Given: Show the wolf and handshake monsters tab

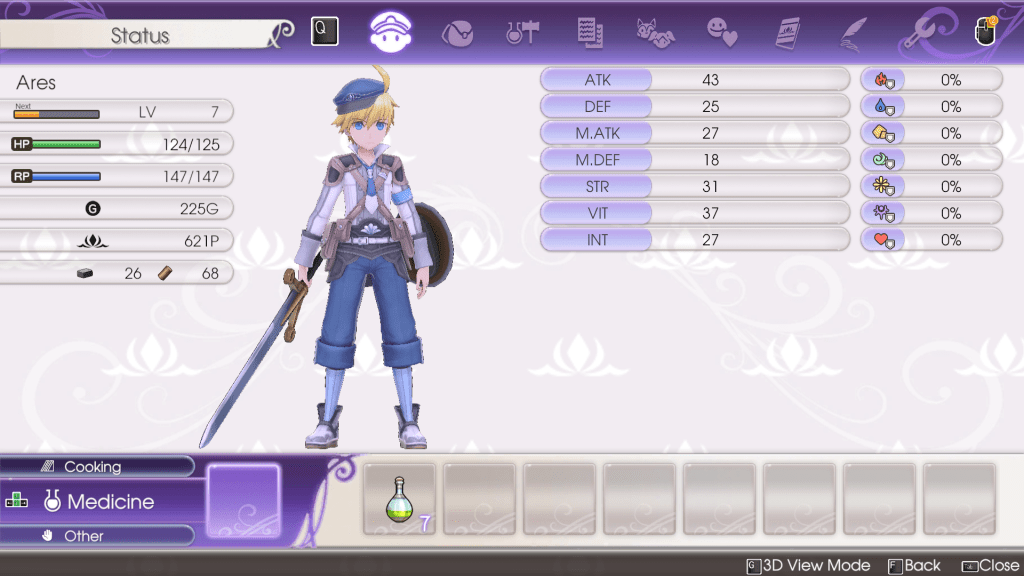Looking at the screenshot, I should tap(655, 32).
